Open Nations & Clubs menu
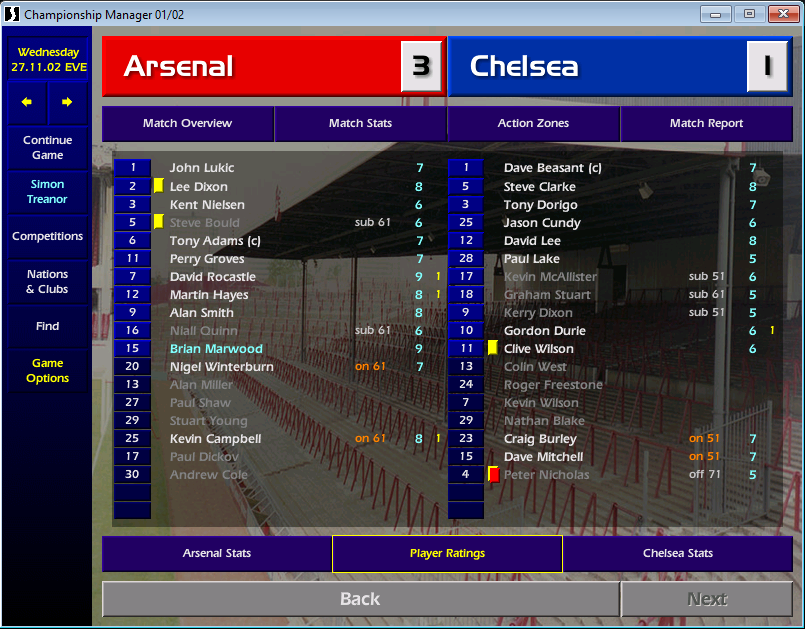The height and width of the screenshot is (629, 805). [47, 282]
